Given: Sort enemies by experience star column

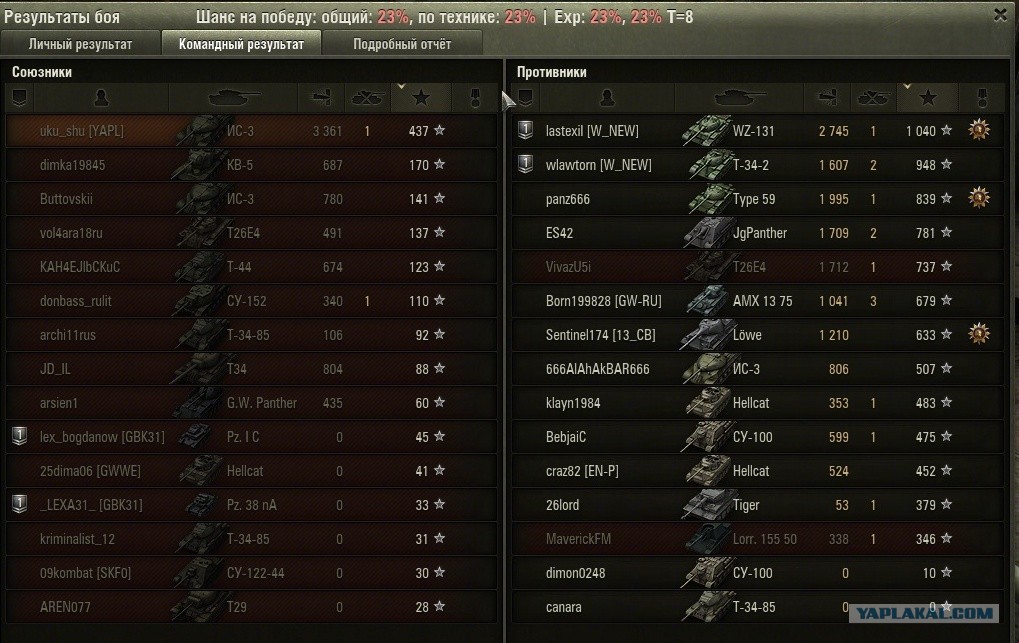Looking at the screenshot, I should [927, 98].
